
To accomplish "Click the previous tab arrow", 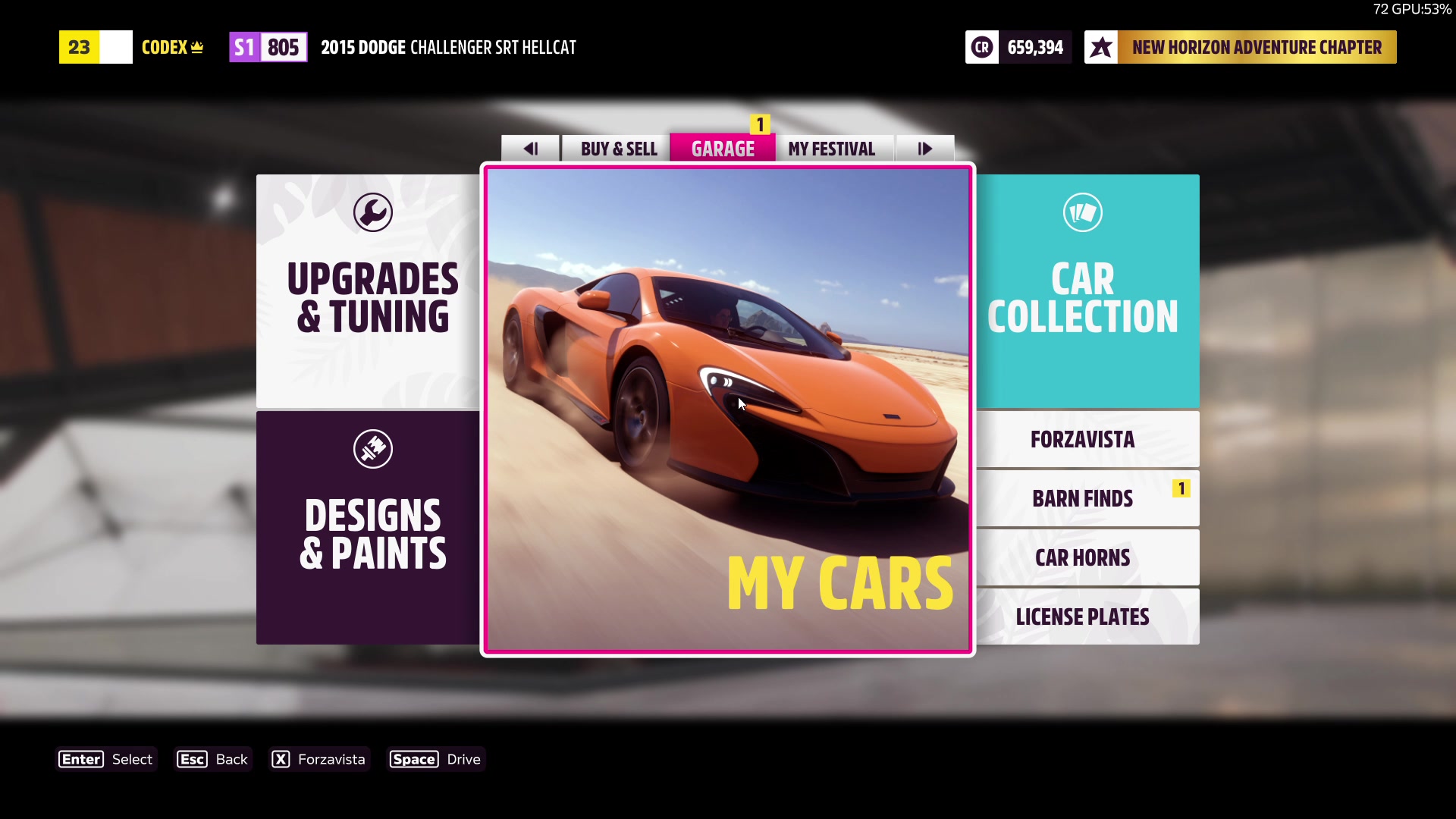I will (x=531, y=149).
